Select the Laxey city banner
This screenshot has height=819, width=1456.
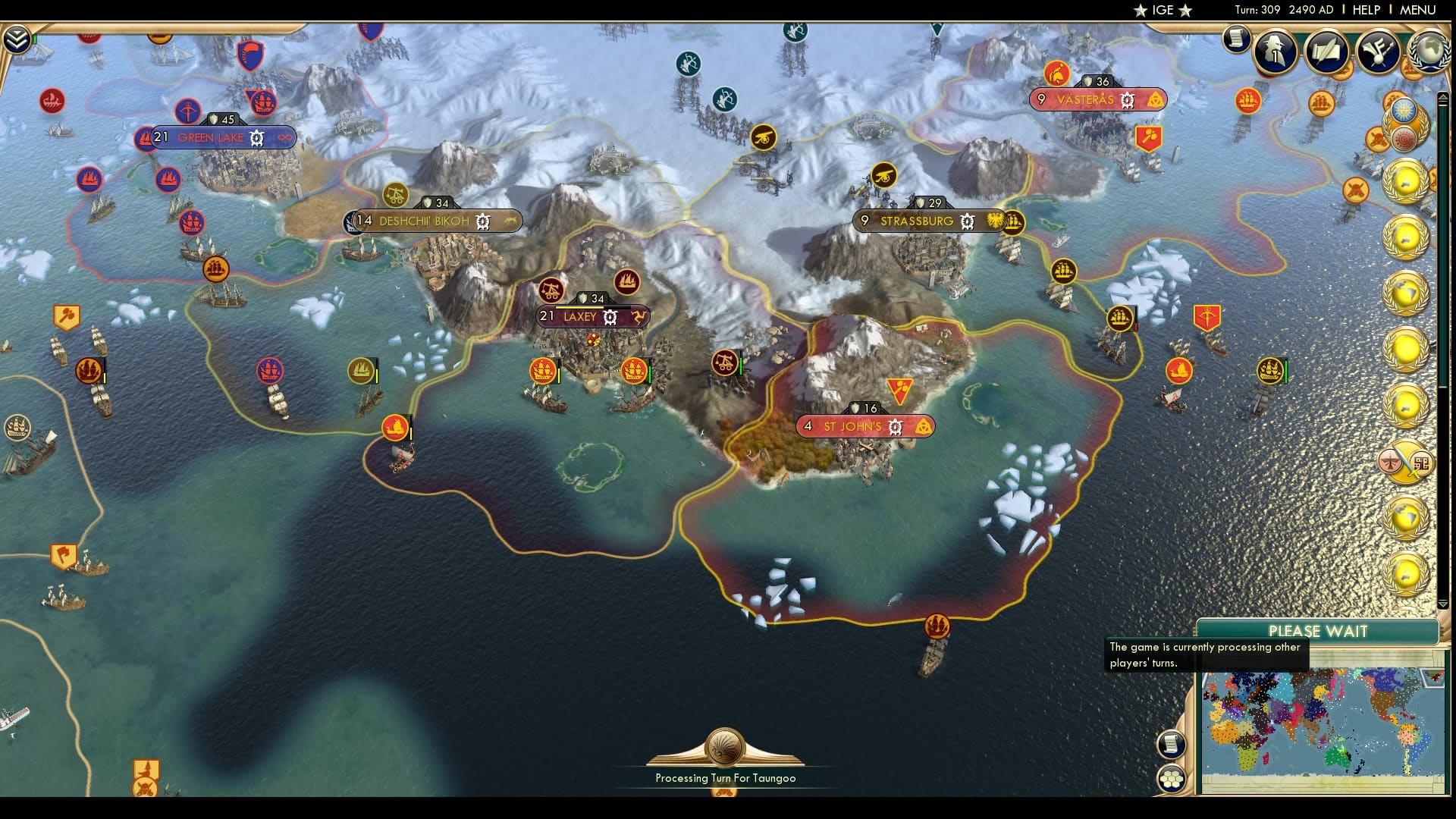coord(580,317)
